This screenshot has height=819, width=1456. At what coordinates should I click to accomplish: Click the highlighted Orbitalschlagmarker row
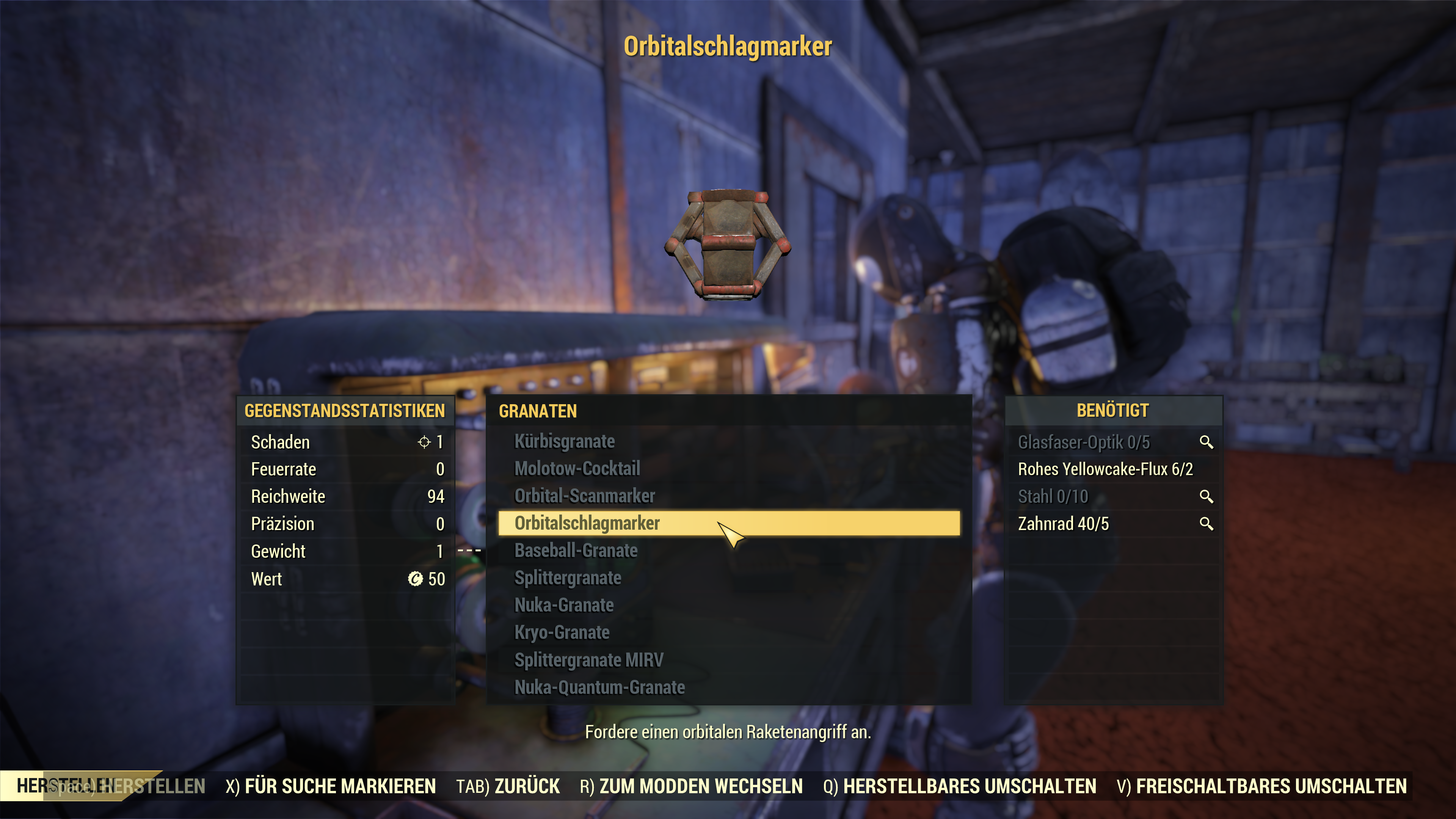728,523
